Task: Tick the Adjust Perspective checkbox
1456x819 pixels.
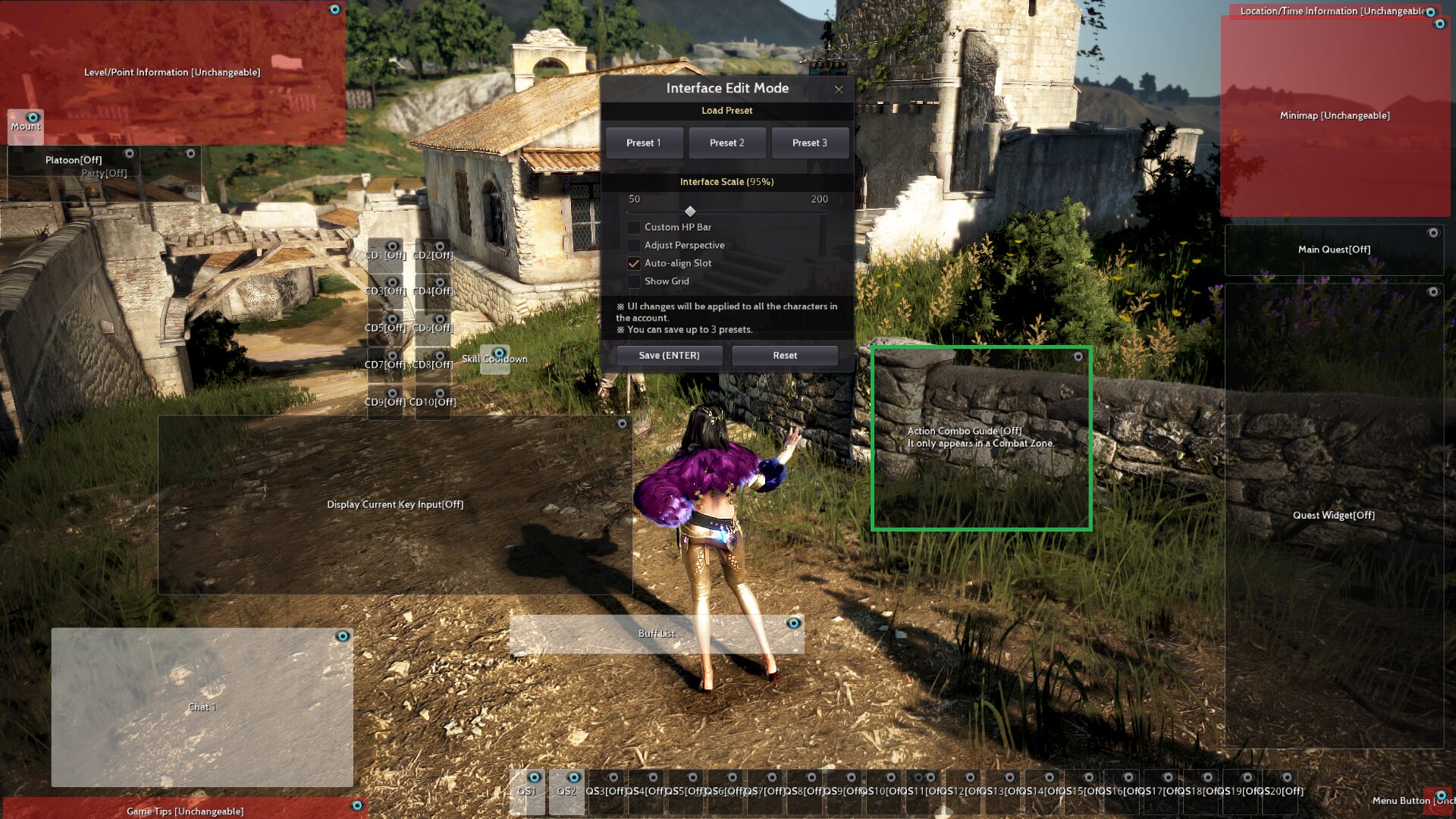Action: pos(634,245)
